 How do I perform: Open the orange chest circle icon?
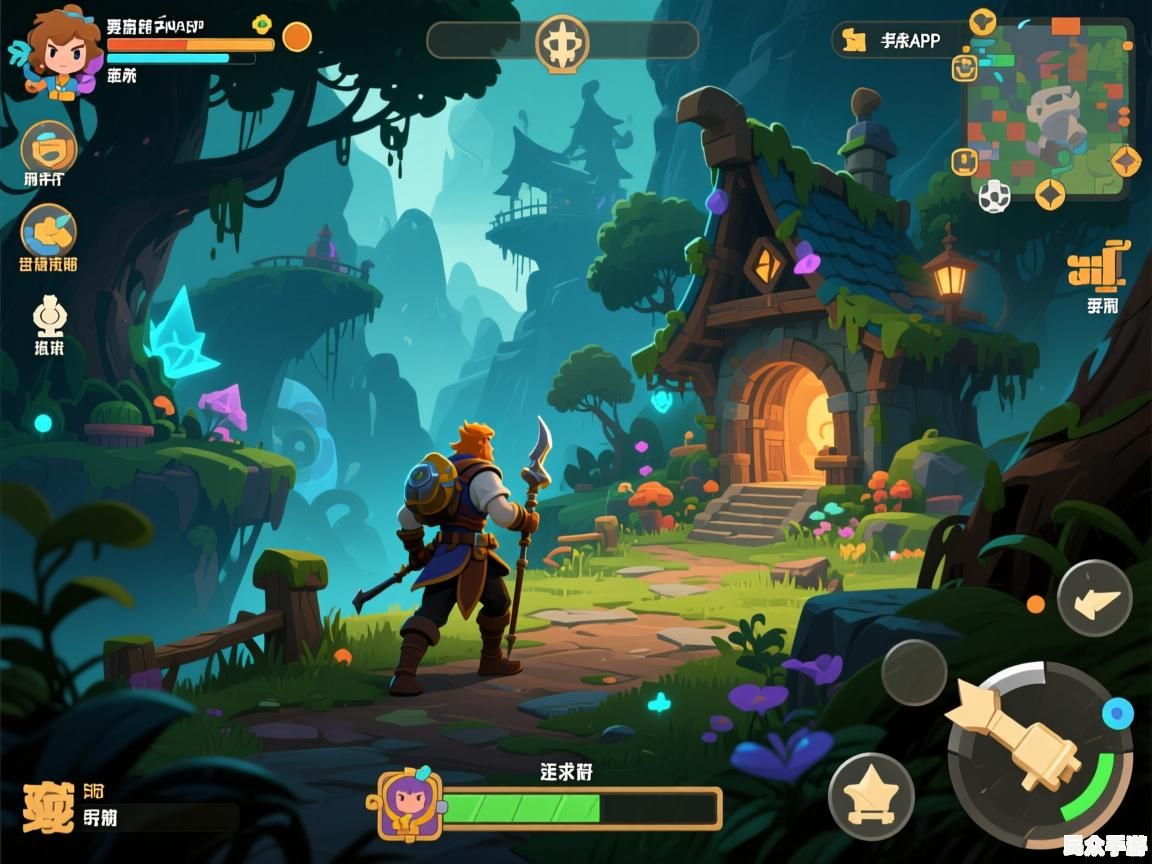coord(48,149)
